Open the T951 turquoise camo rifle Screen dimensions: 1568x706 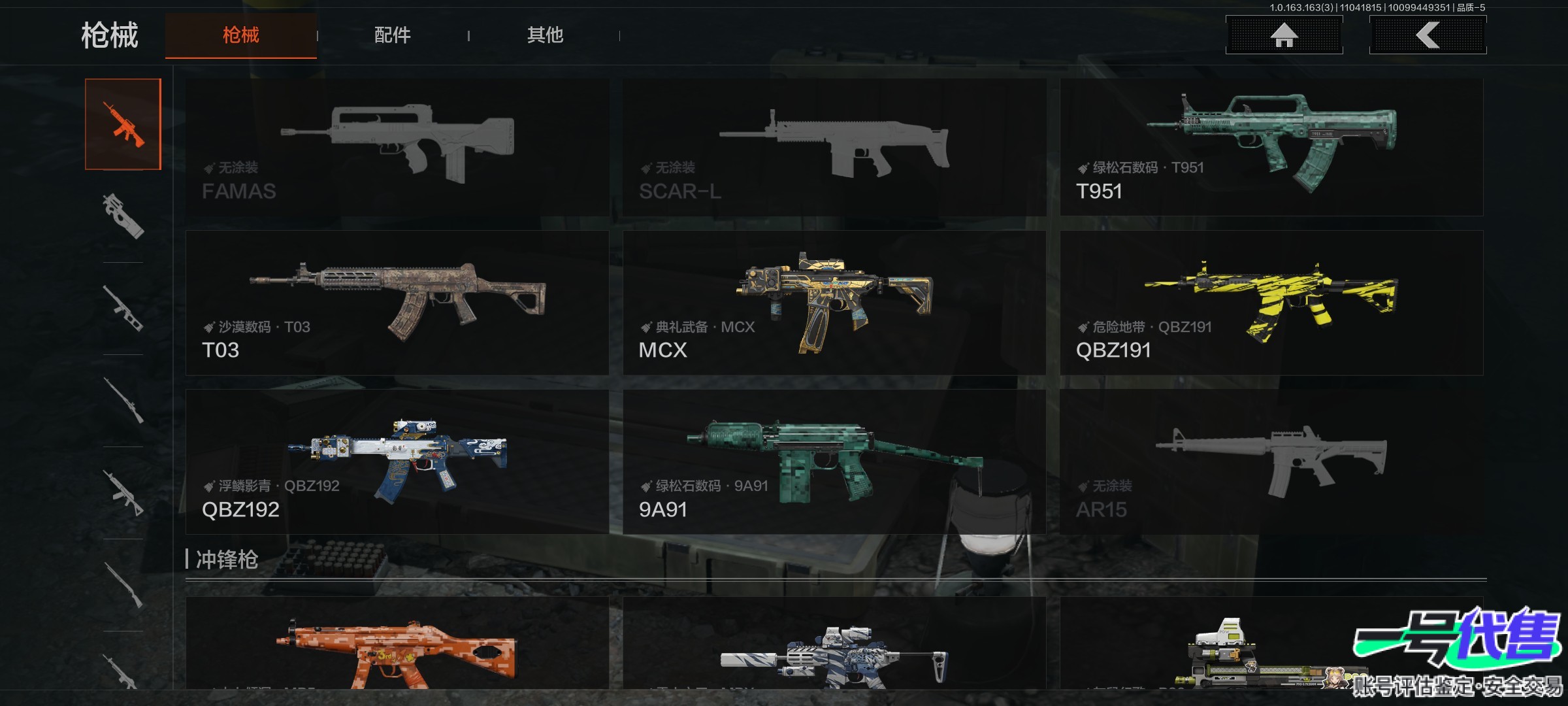point(1271,148)
